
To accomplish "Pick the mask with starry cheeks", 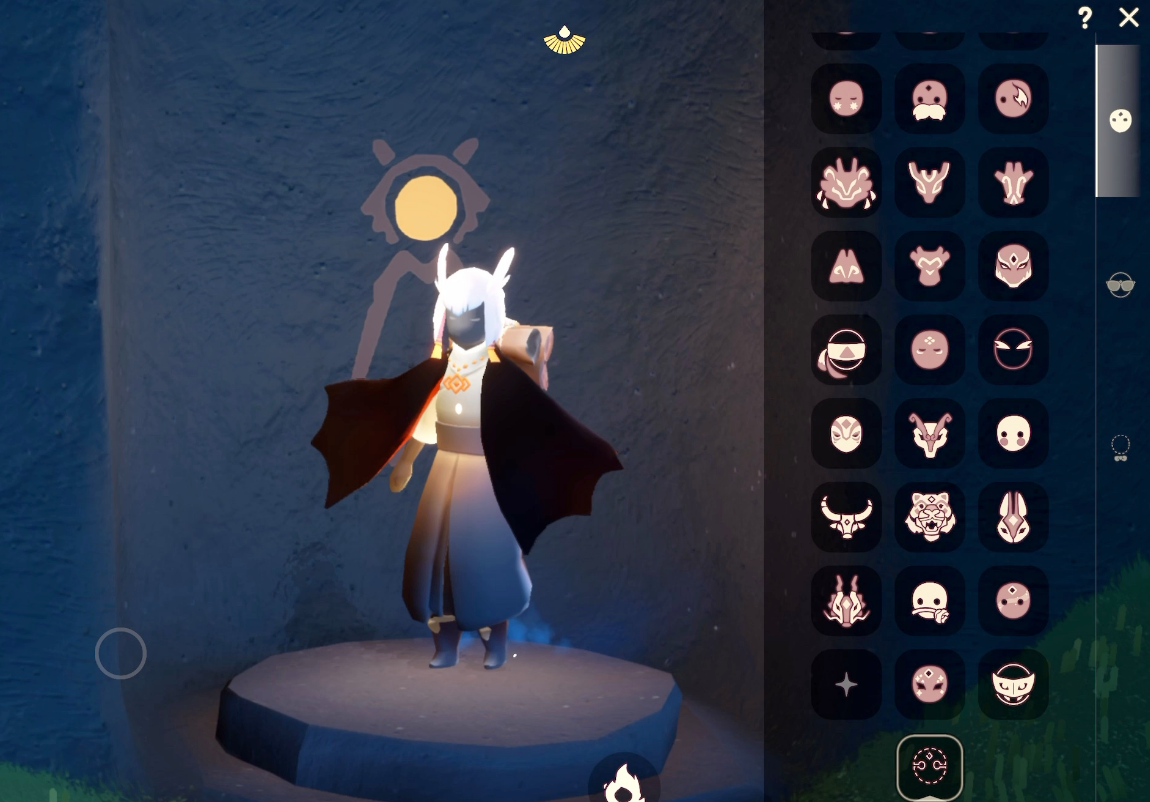I will (846, 99).
